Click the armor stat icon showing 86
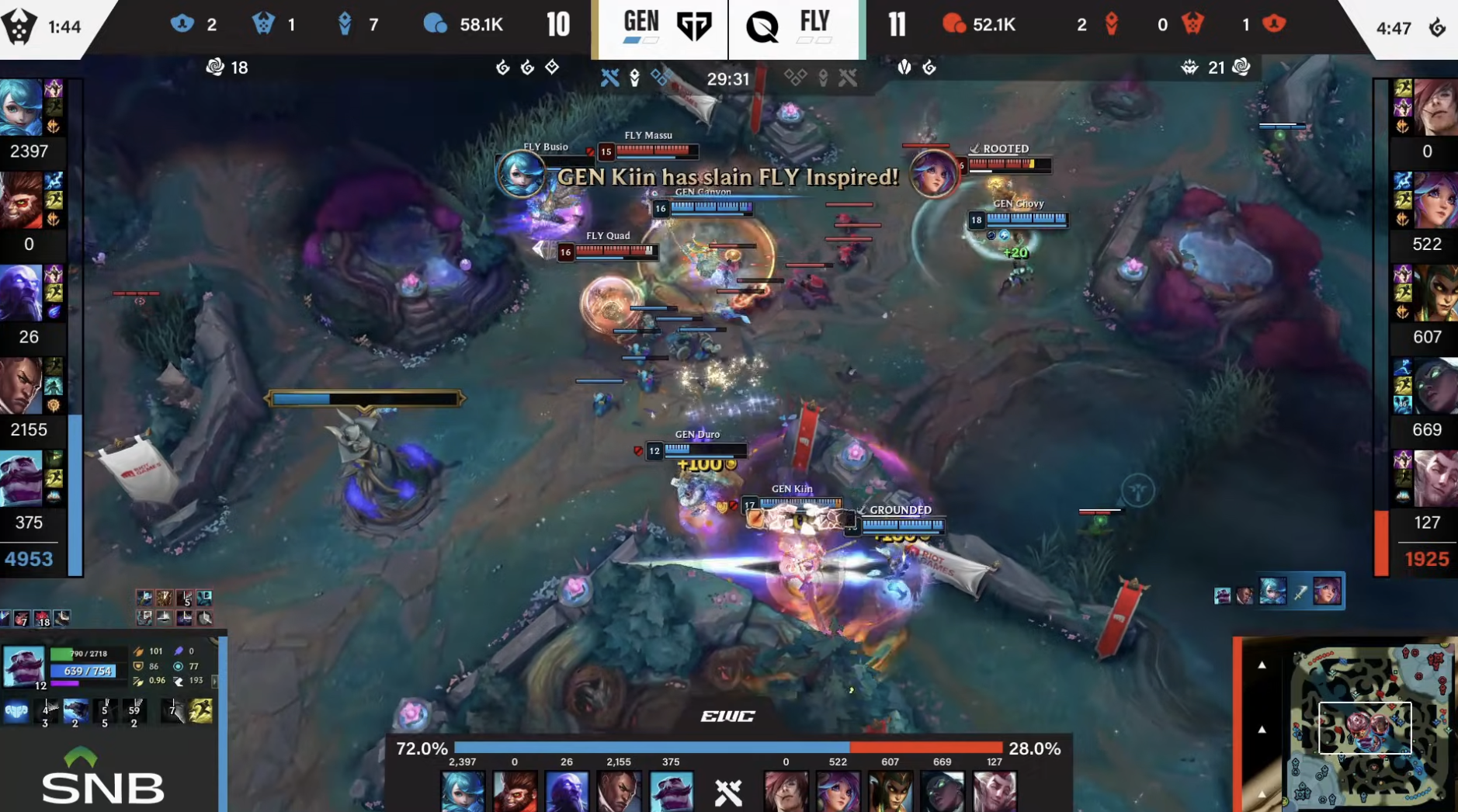Screen dimensions: 1458x812 click(138, 665)
